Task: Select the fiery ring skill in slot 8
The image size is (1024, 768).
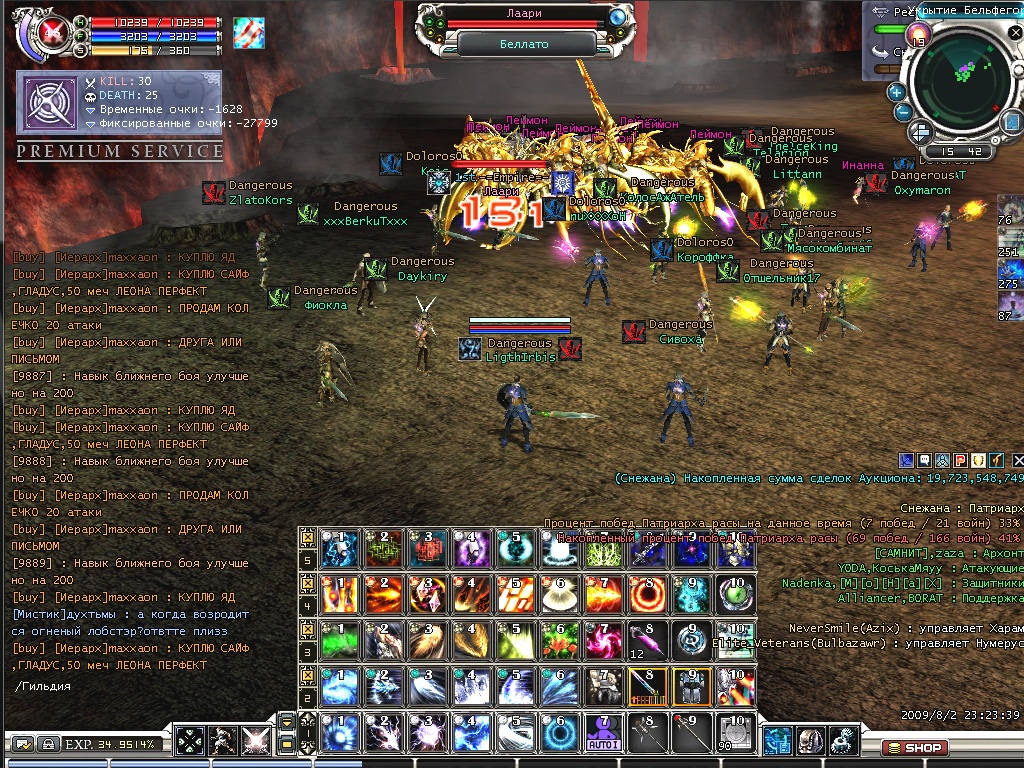Action: [x=650, y=592]
